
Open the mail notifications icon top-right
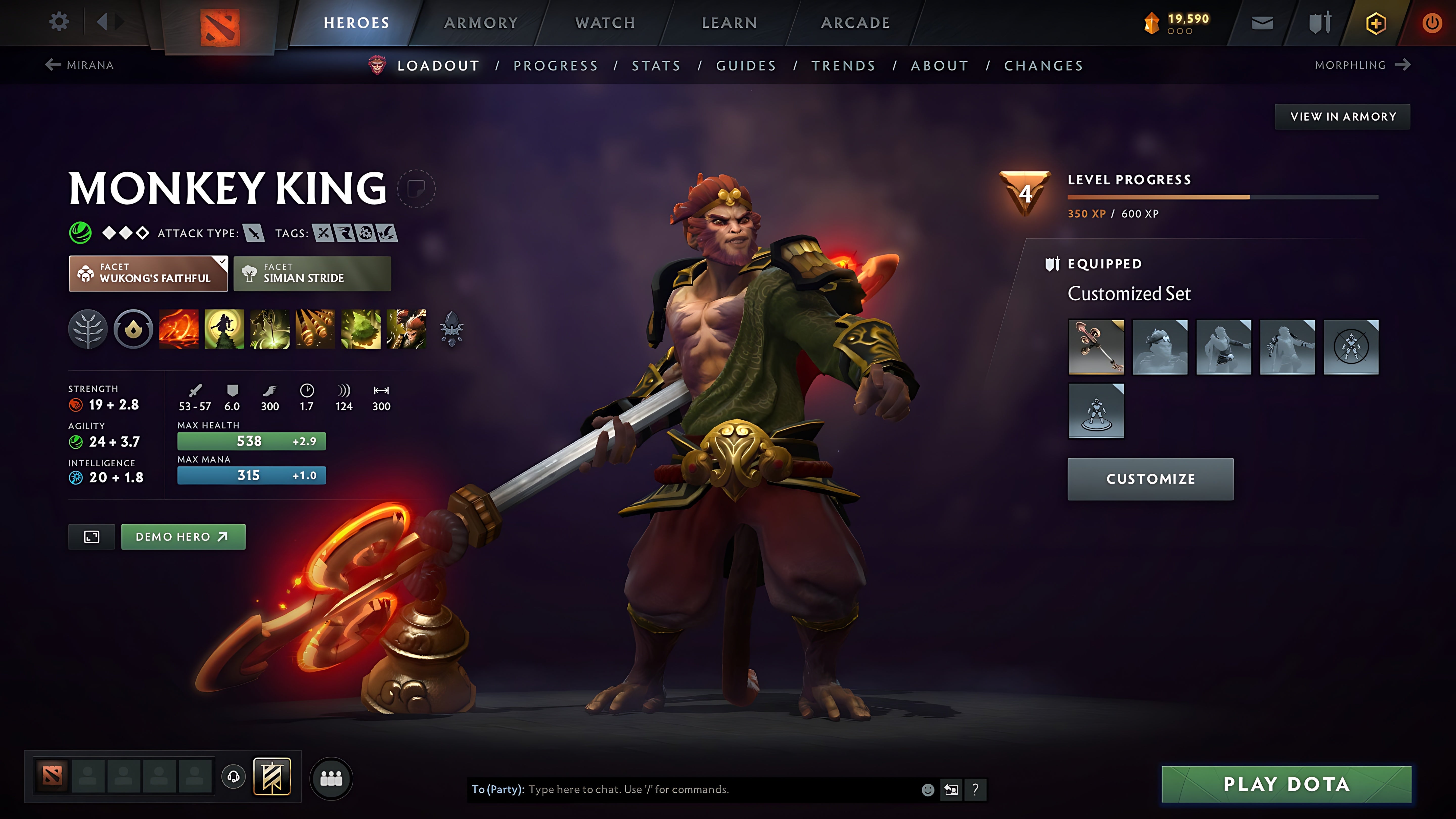click(1263, 22)
